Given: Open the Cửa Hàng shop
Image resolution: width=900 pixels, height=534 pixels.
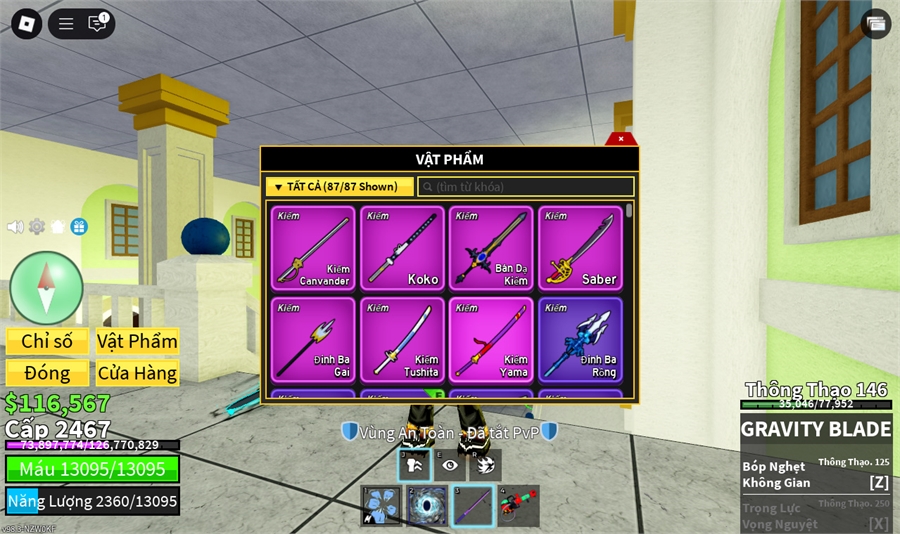Looking at the screenshot, I should click(137, 373).
